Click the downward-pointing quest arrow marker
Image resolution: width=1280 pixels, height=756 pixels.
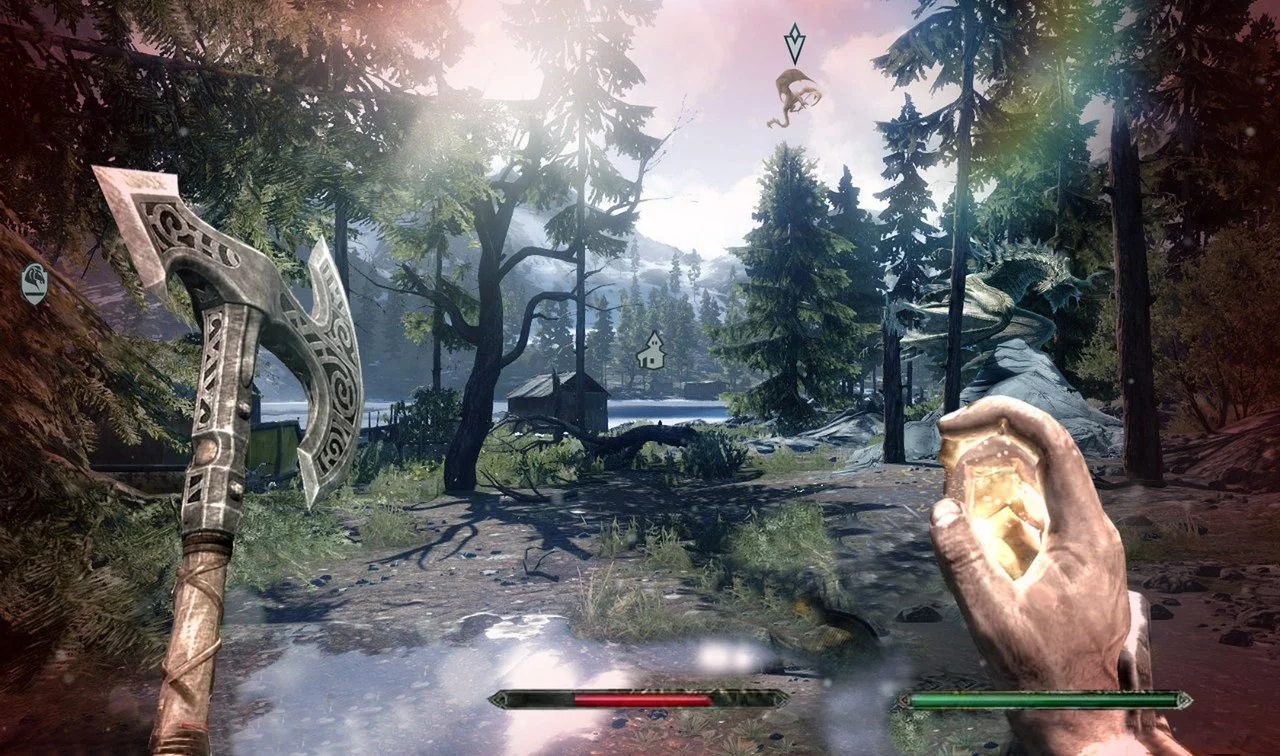coord(795,43)
